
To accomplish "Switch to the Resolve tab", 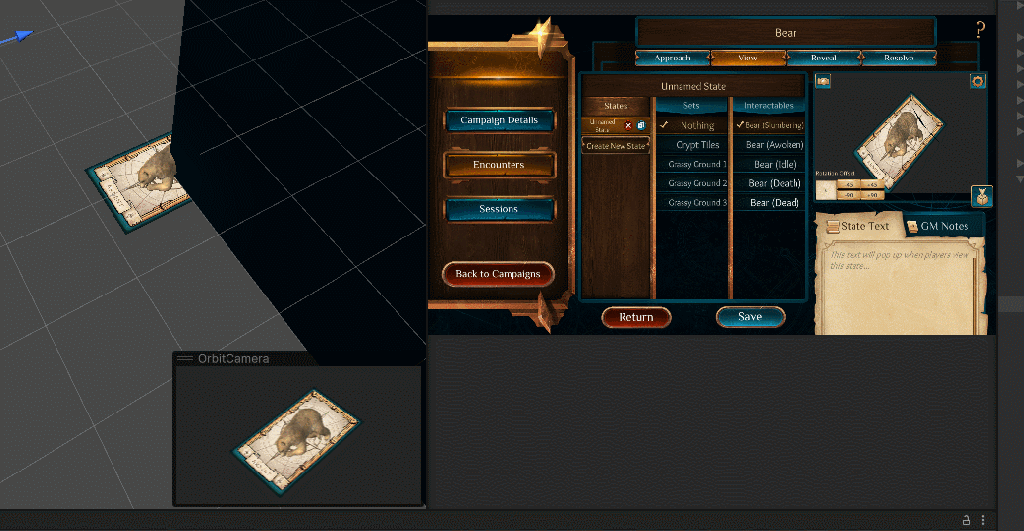I will point(899,58).
